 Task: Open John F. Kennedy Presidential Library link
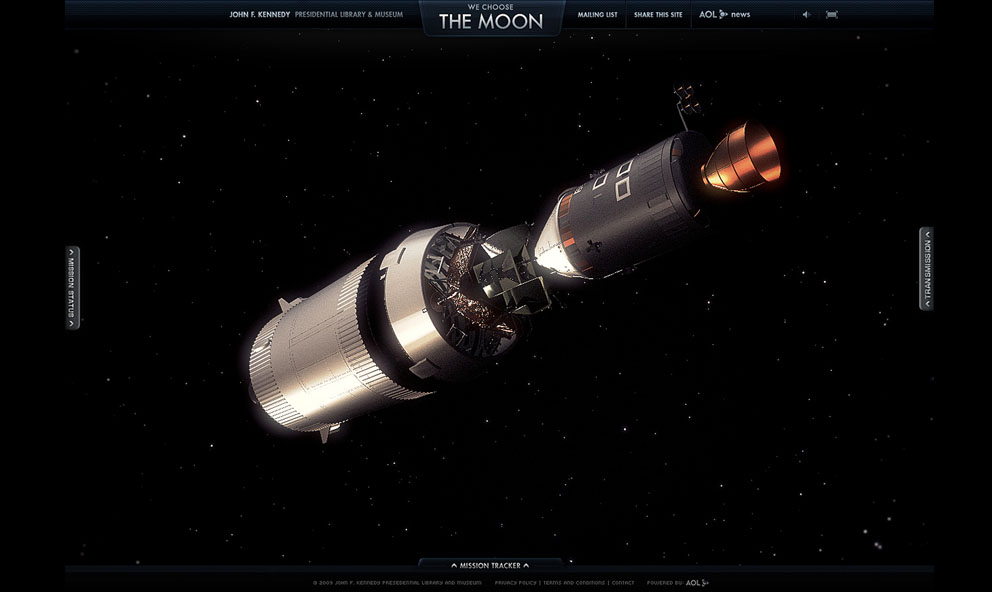click(x=316, y=15)
